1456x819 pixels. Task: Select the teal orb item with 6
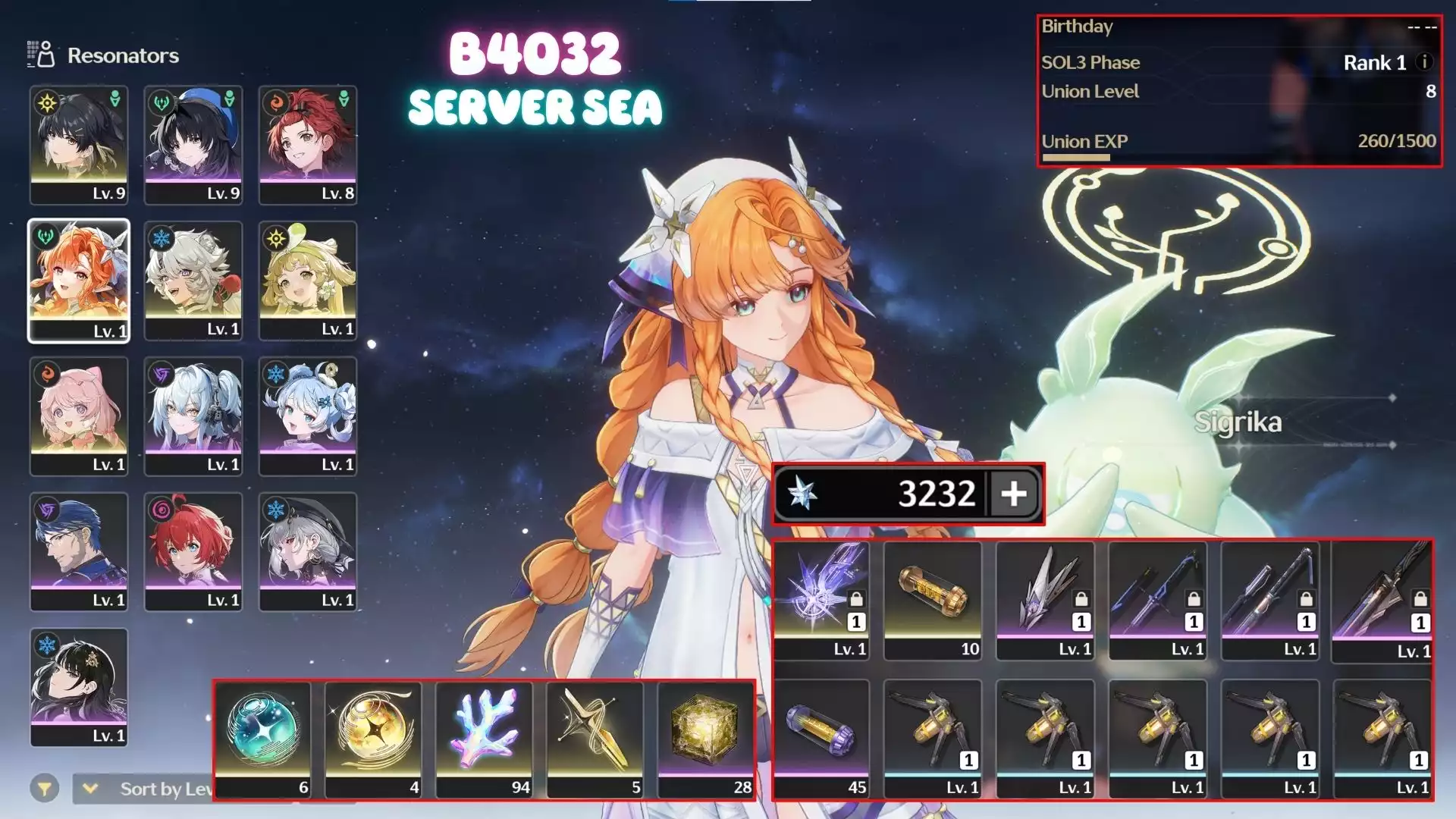[263, 739]
